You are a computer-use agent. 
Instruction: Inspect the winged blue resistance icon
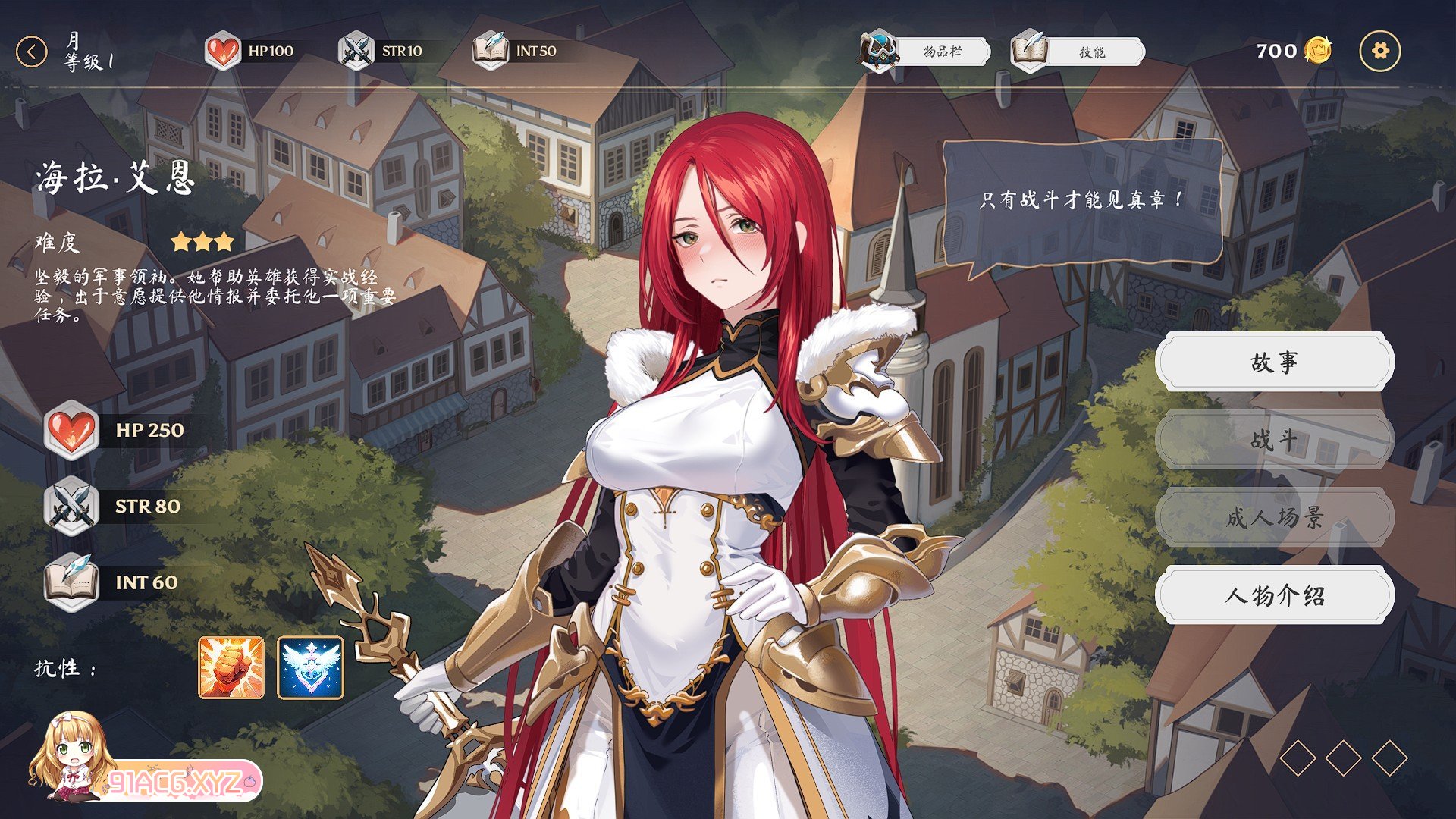310,667
